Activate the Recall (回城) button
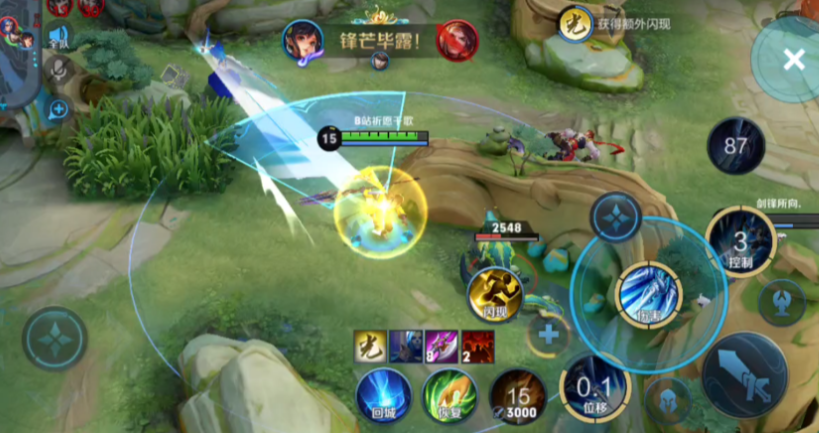The height and width of the screenshot is (433, 819). (385, 394)
